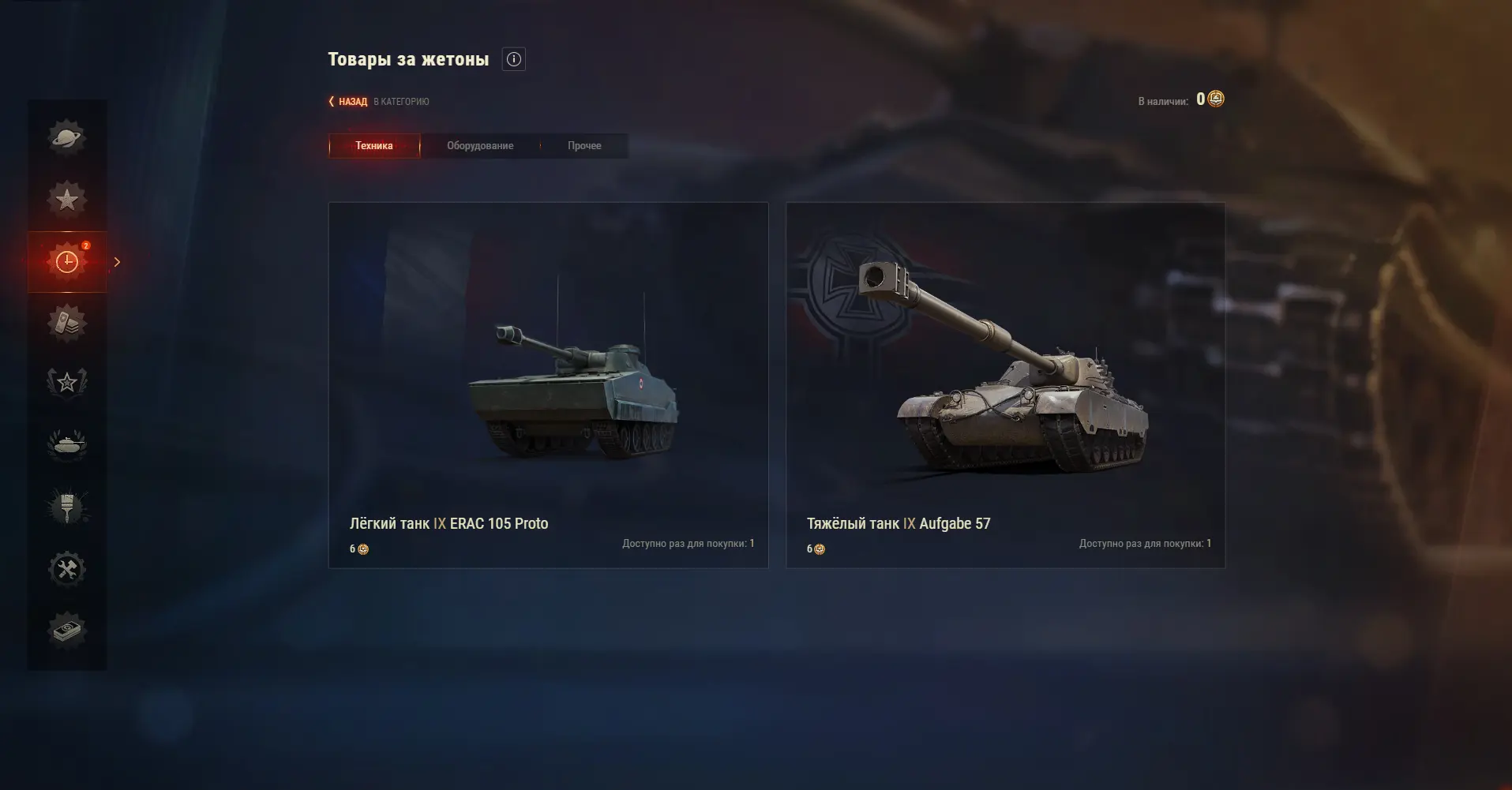
Task: Select the Прочее tab
Action: point(584,146)
